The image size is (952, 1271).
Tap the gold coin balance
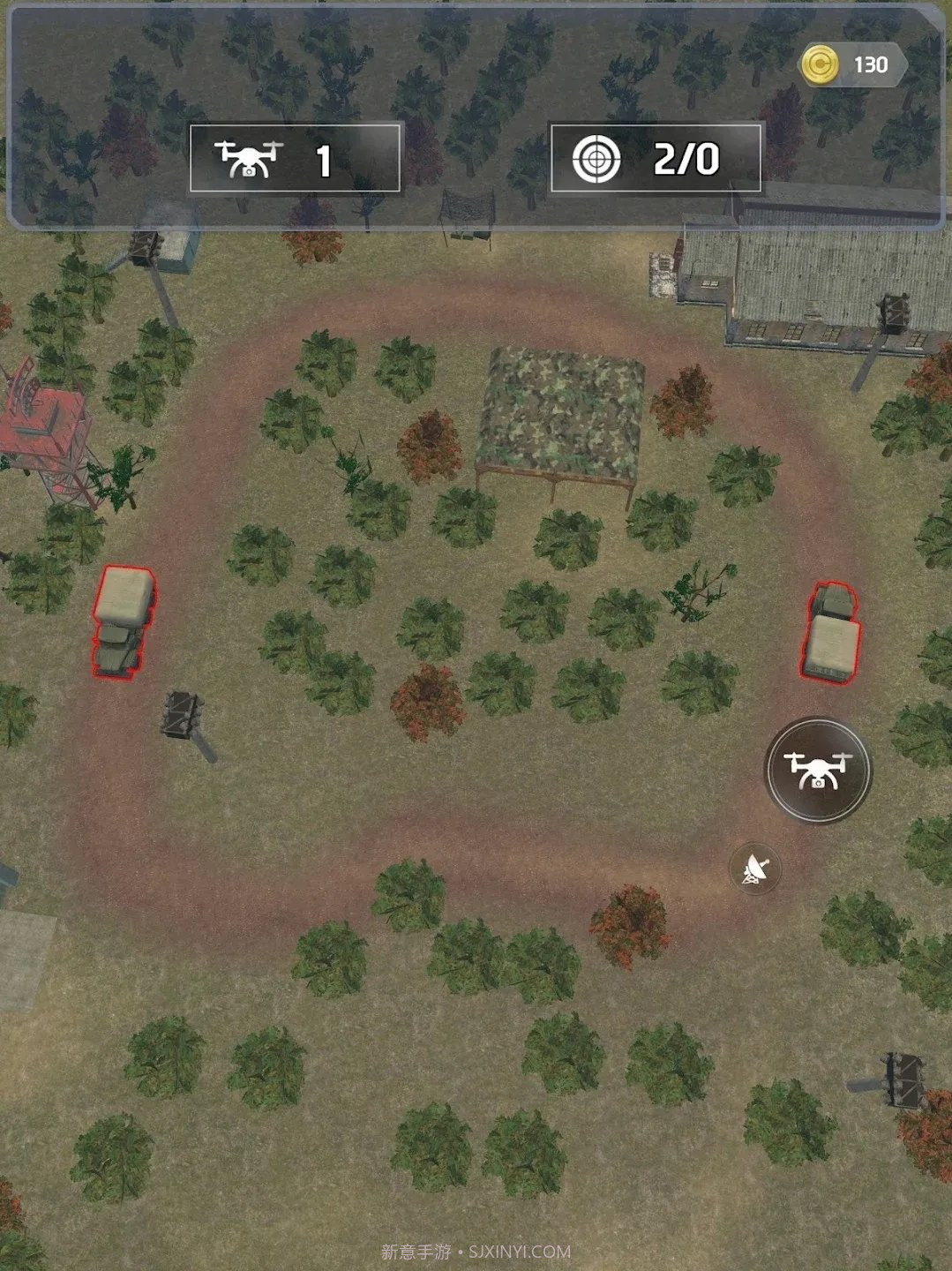852,64
